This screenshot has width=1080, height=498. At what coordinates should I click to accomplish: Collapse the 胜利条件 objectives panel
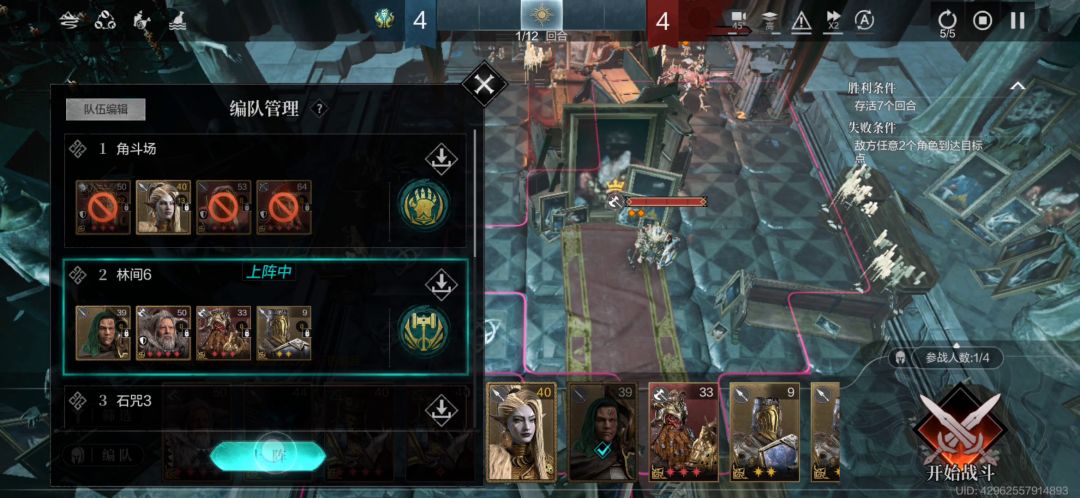coord(1017,87)
